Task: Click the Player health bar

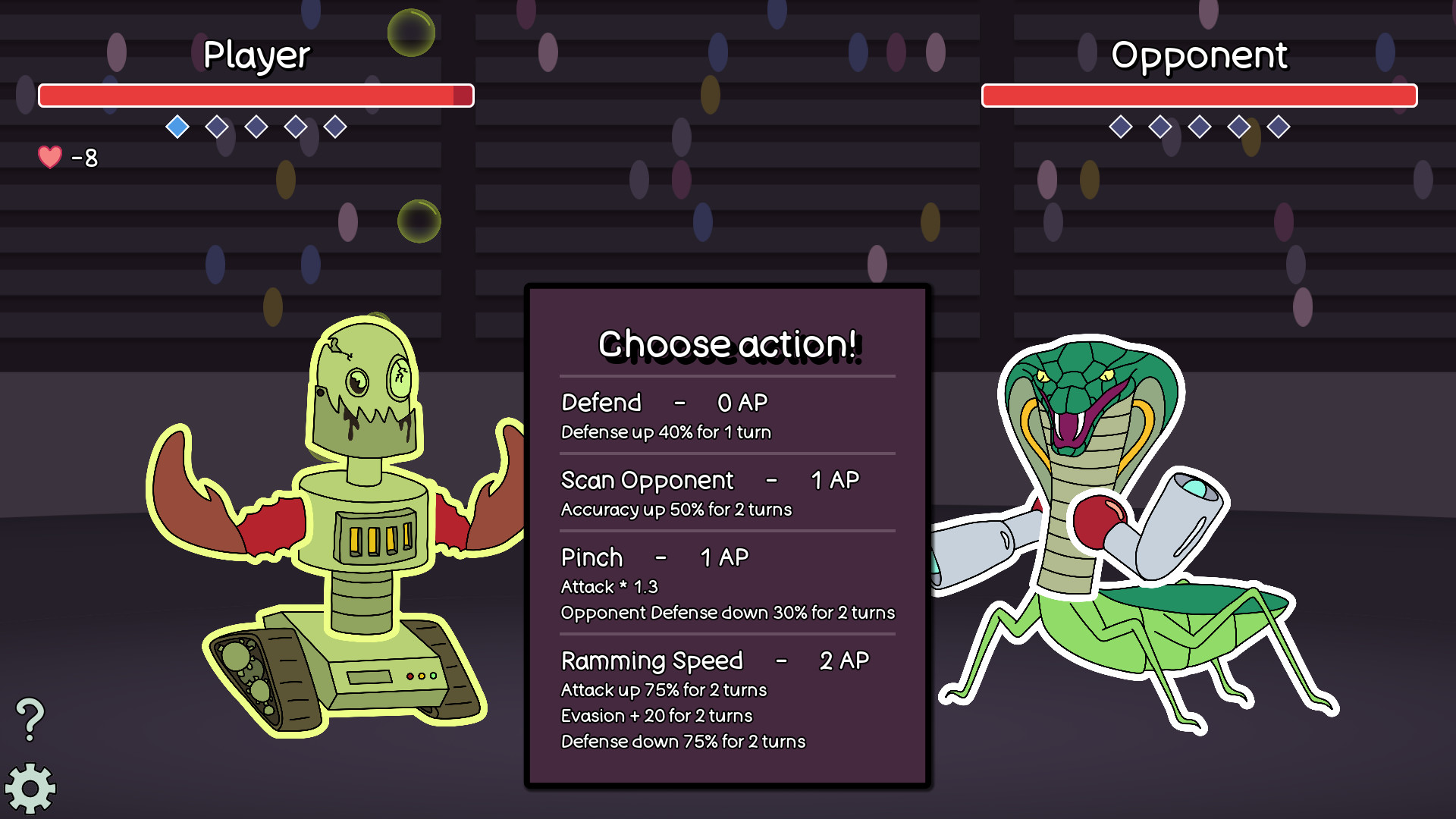Action: pyautogui.click(x=256, y=96)
